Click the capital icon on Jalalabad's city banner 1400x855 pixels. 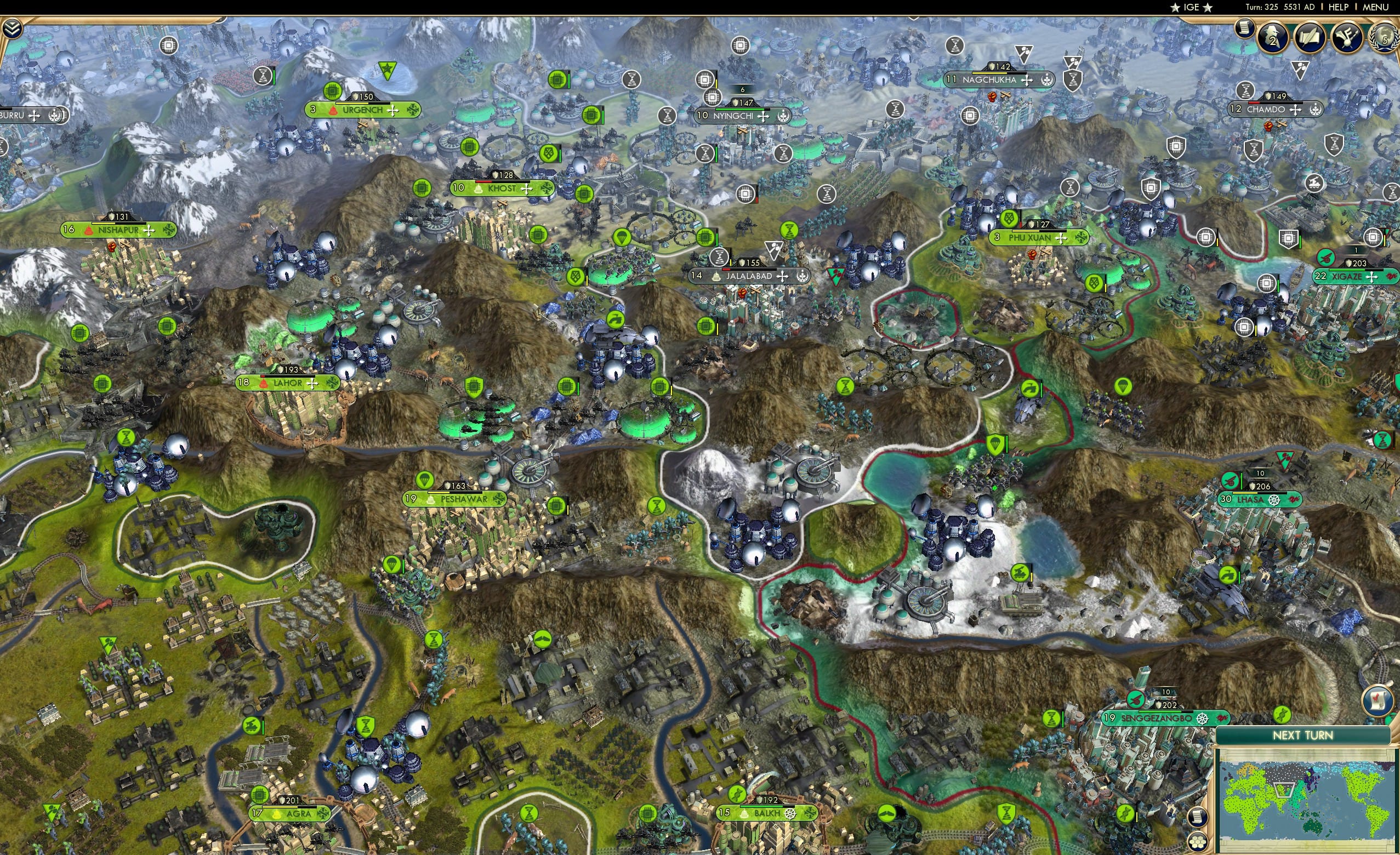tap(717, 278)
